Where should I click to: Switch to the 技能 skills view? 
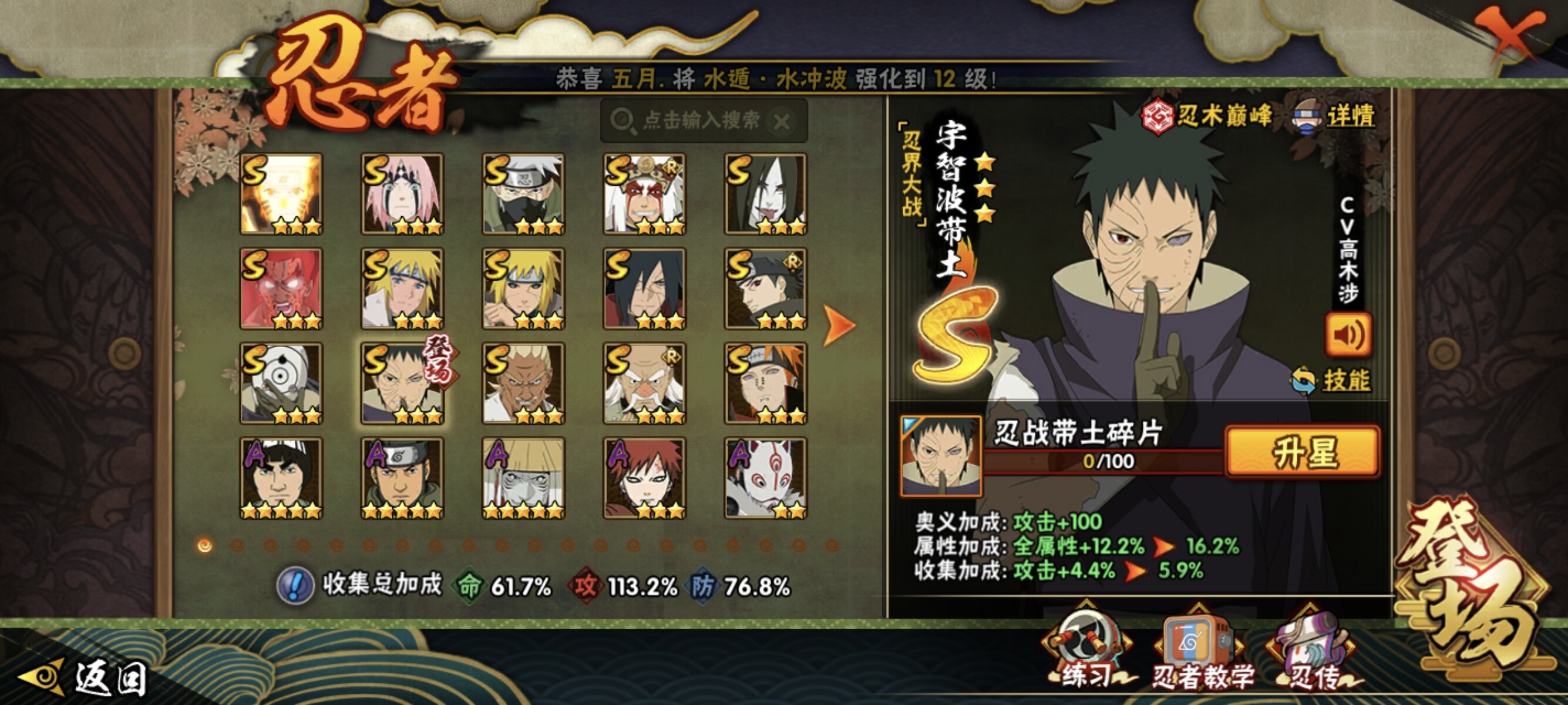[x=1332, y=381]
